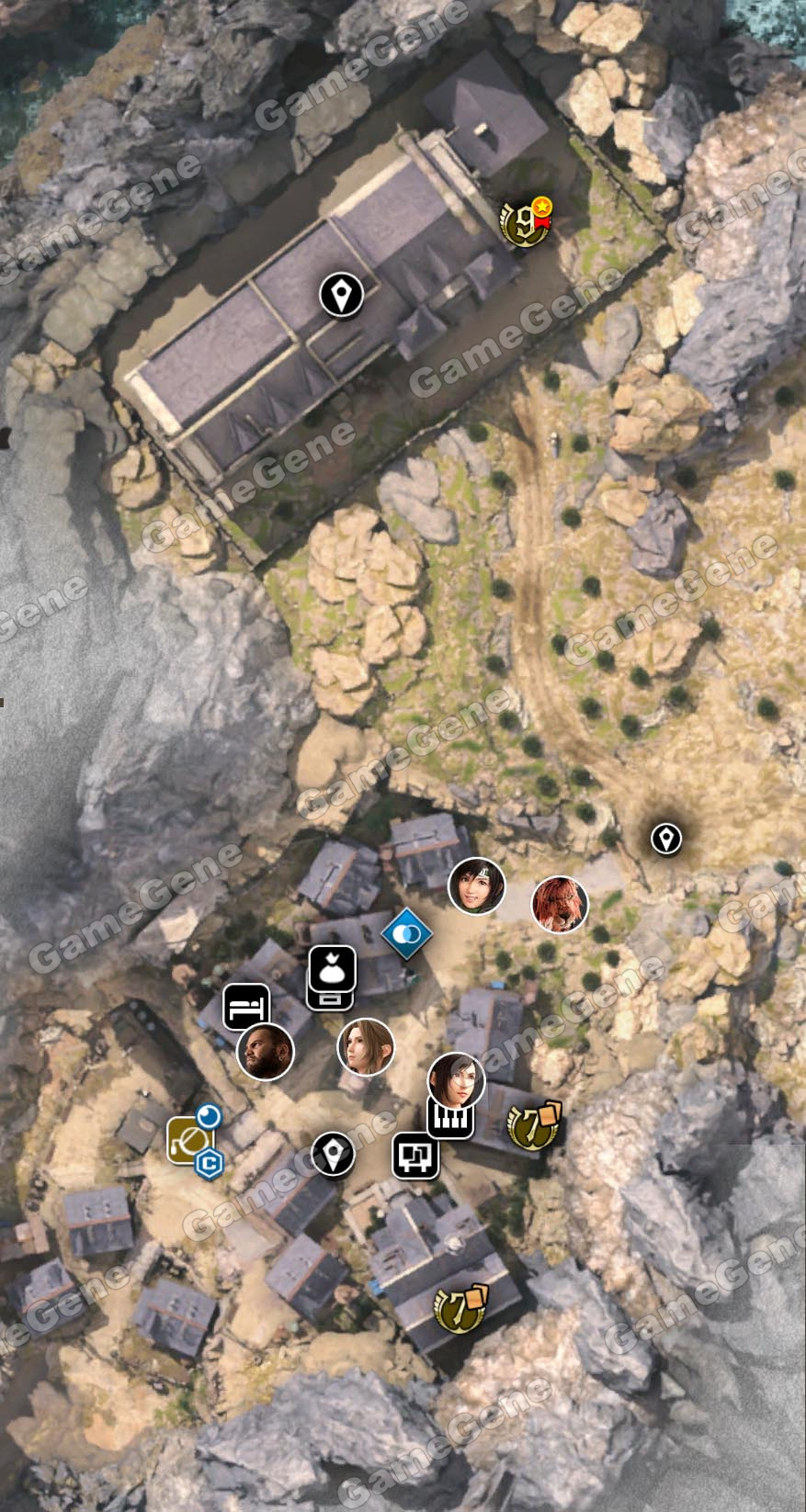Choose the blue diamond marker

(407, 933)
